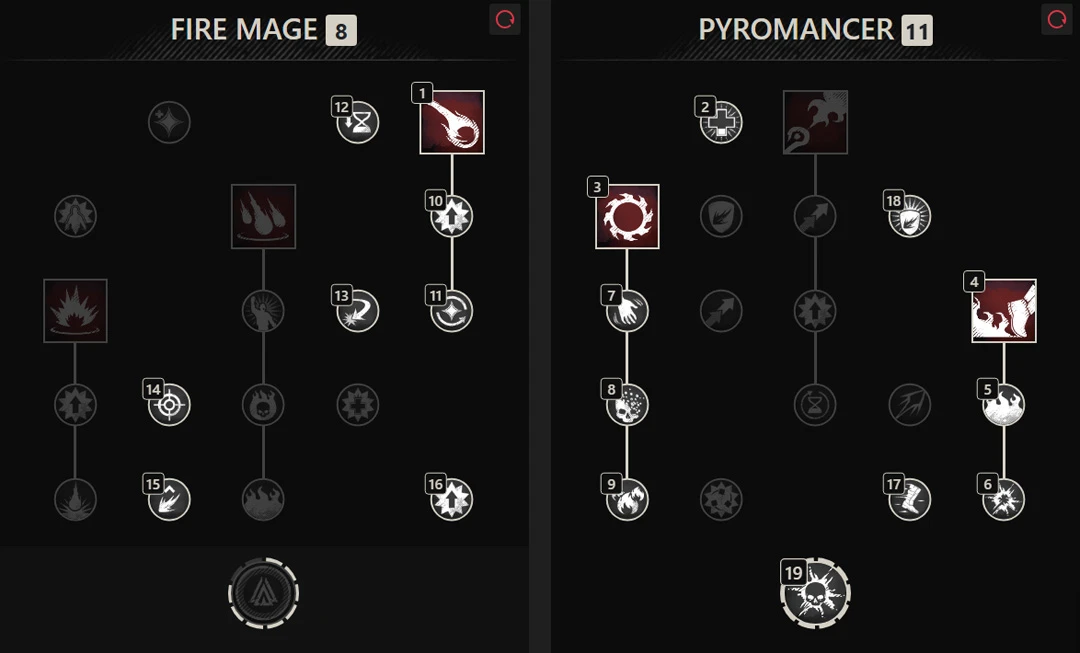This screenshot has width=1080, height=653.
Task: Click the Fire Mage ultimate triangle node
Action: coord(263,594)
